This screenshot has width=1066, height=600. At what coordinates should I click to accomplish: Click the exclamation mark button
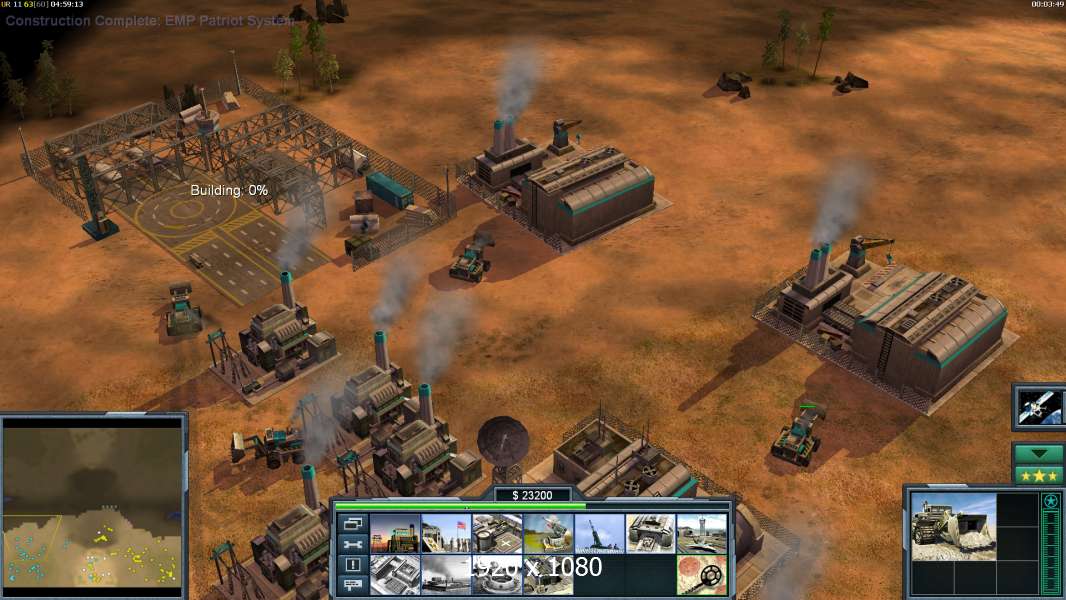point(352,565)
